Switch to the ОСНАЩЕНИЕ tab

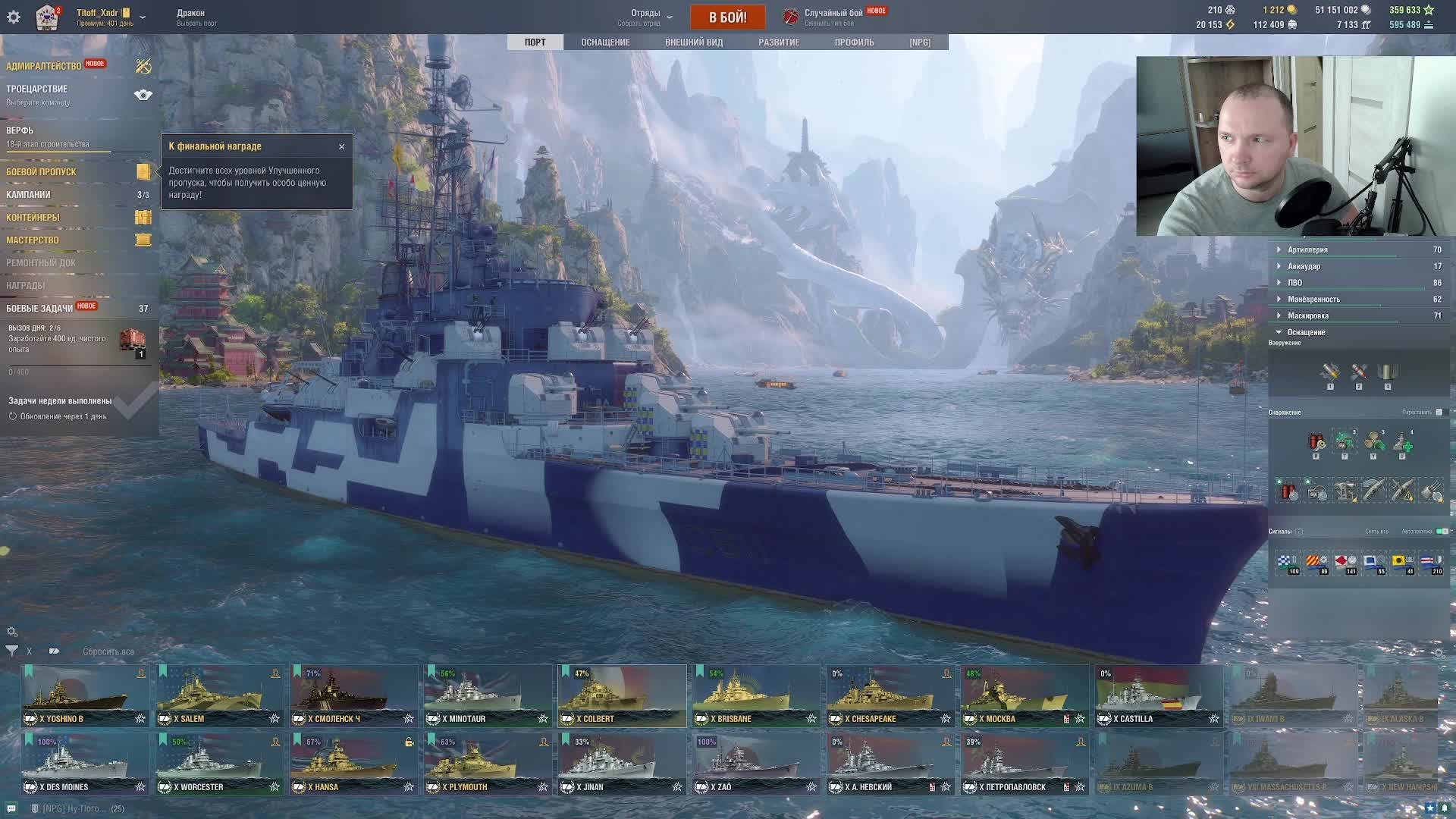[x=605, y=42]
